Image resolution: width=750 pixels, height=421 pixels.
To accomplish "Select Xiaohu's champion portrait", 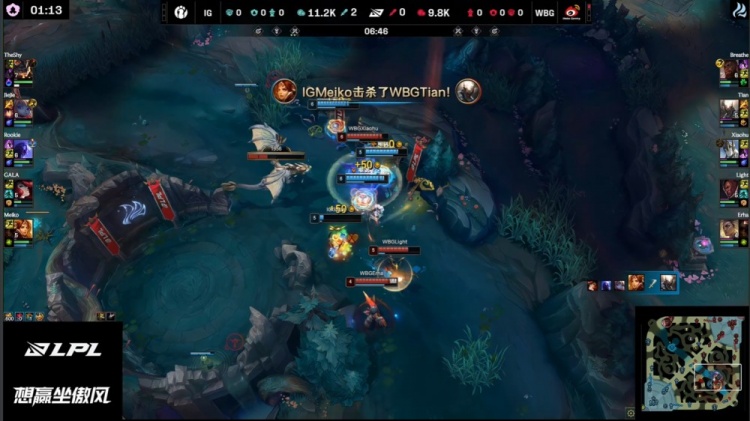I will tap(728, 150).
